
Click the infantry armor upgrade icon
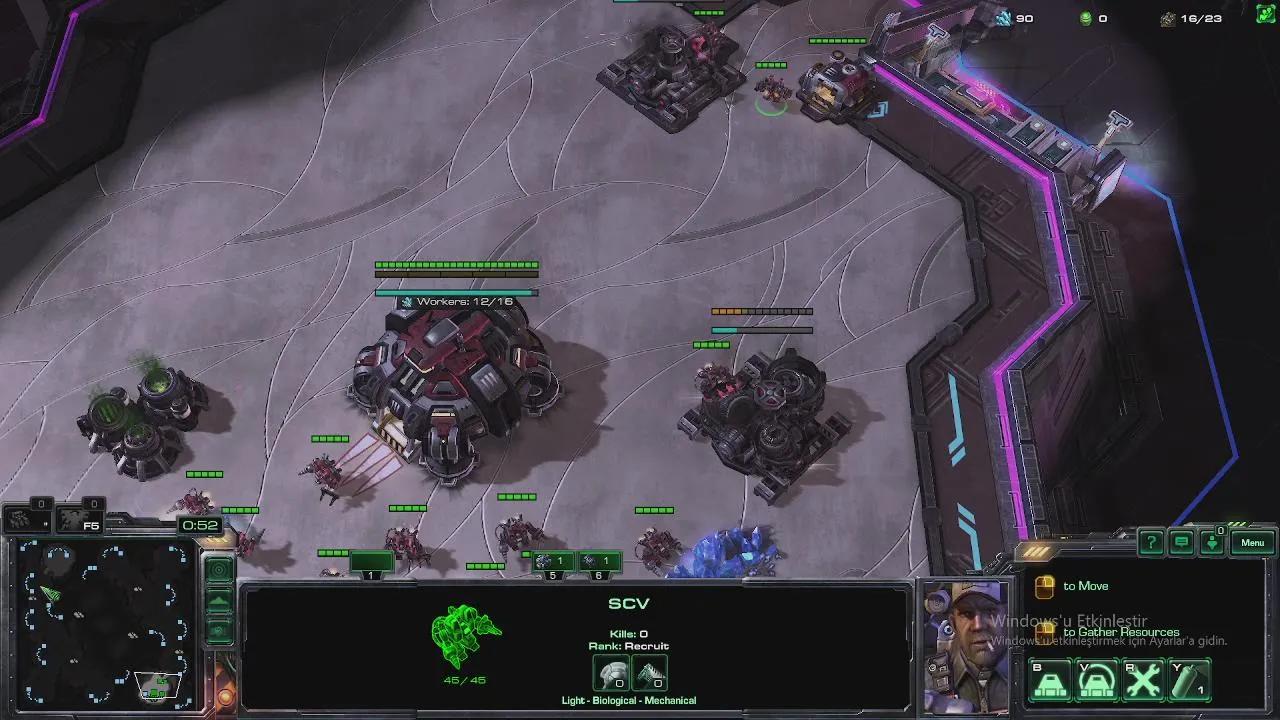tap(611, 673)
